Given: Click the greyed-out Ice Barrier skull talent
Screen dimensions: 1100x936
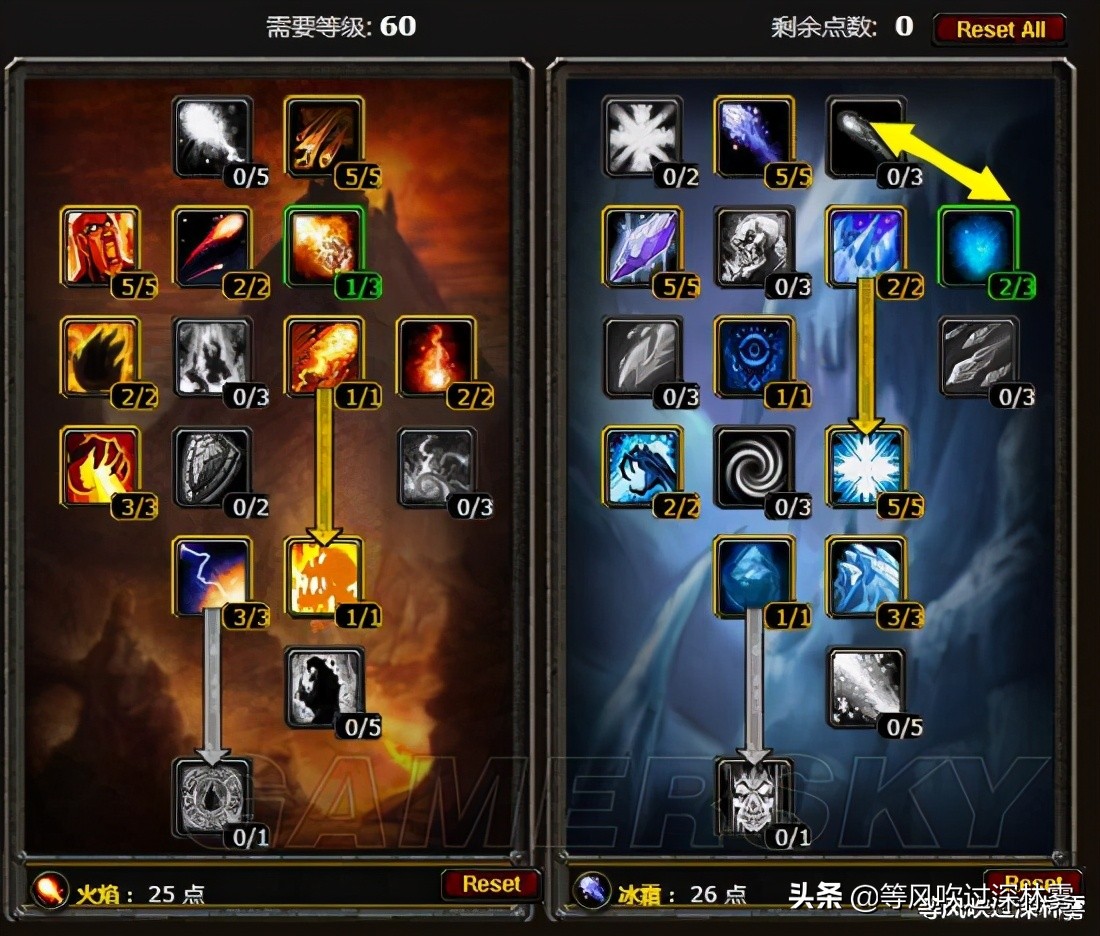Looking at the screenshot, I should click(753, 796).
